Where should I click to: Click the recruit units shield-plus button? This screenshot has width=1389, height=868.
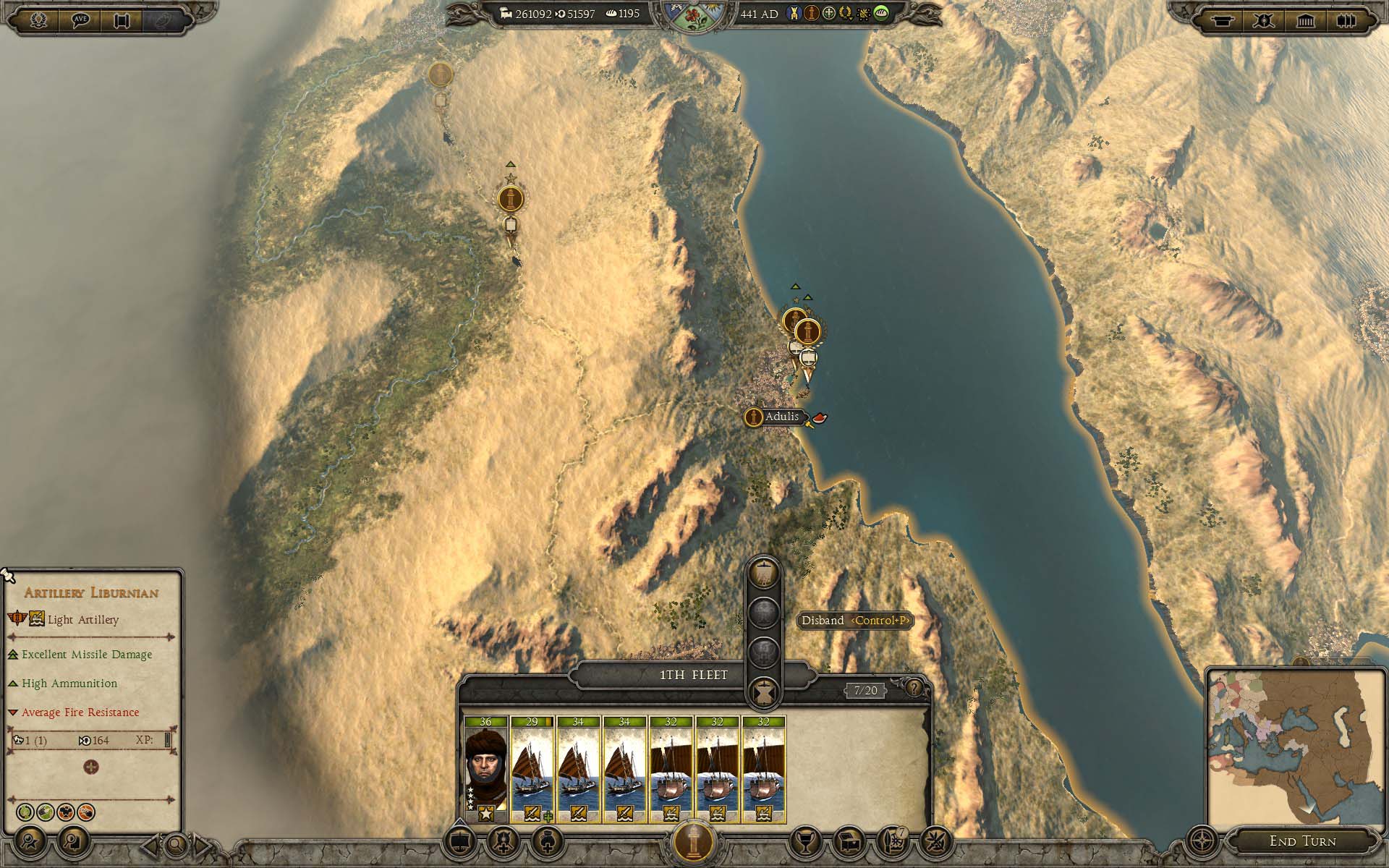click(504, 841)
